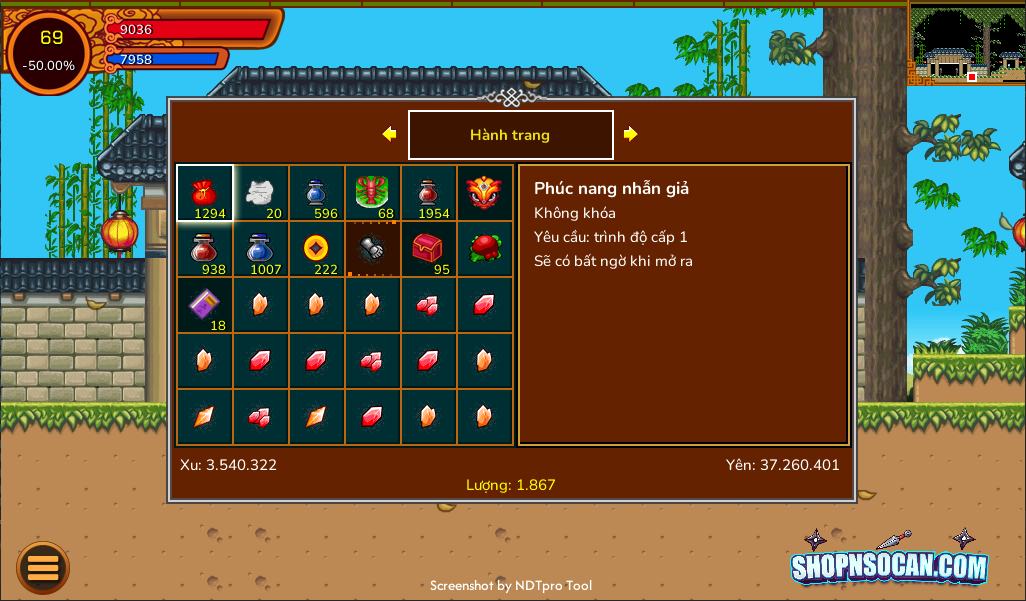
Task: Click the level 69 character portrait
Action: 49,52
